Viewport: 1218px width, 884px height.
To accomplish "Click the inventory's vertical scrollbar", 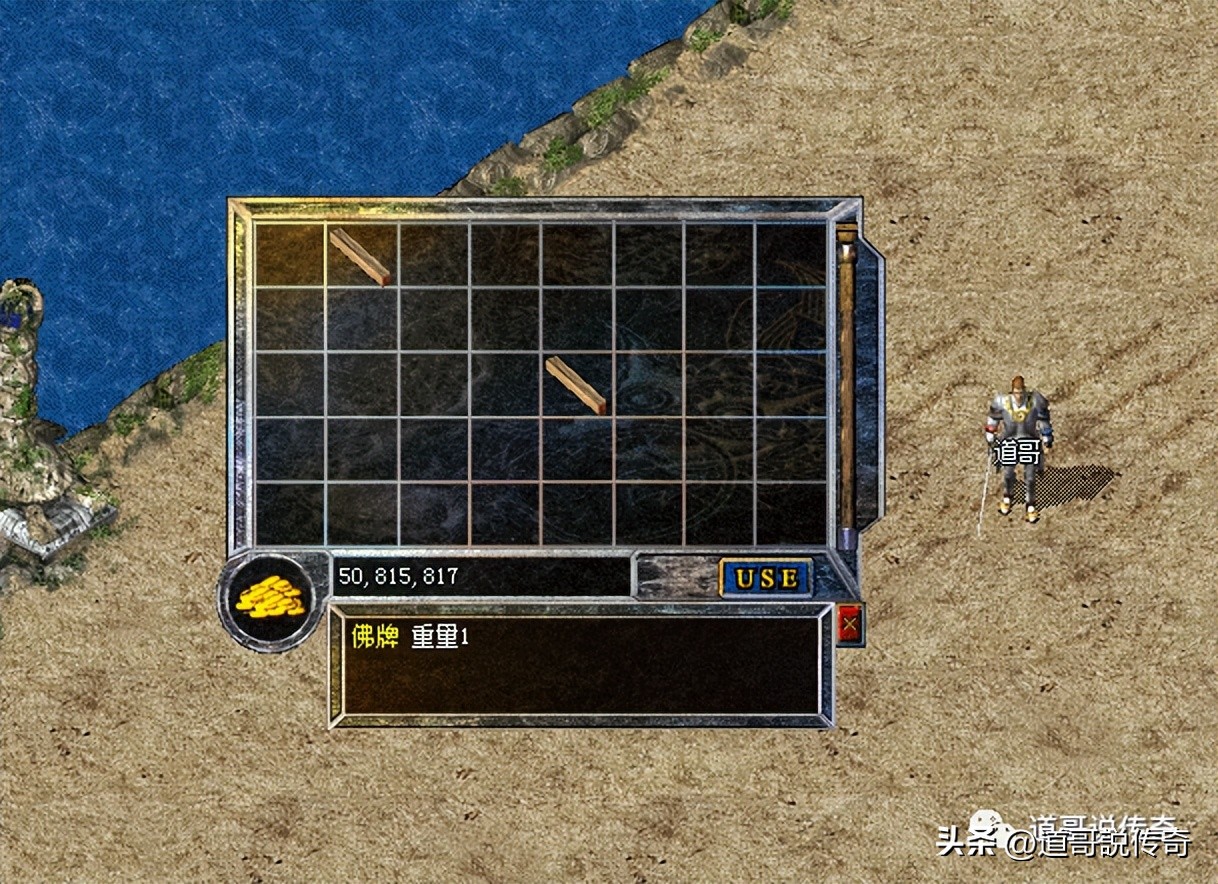I will coord(847,380).
